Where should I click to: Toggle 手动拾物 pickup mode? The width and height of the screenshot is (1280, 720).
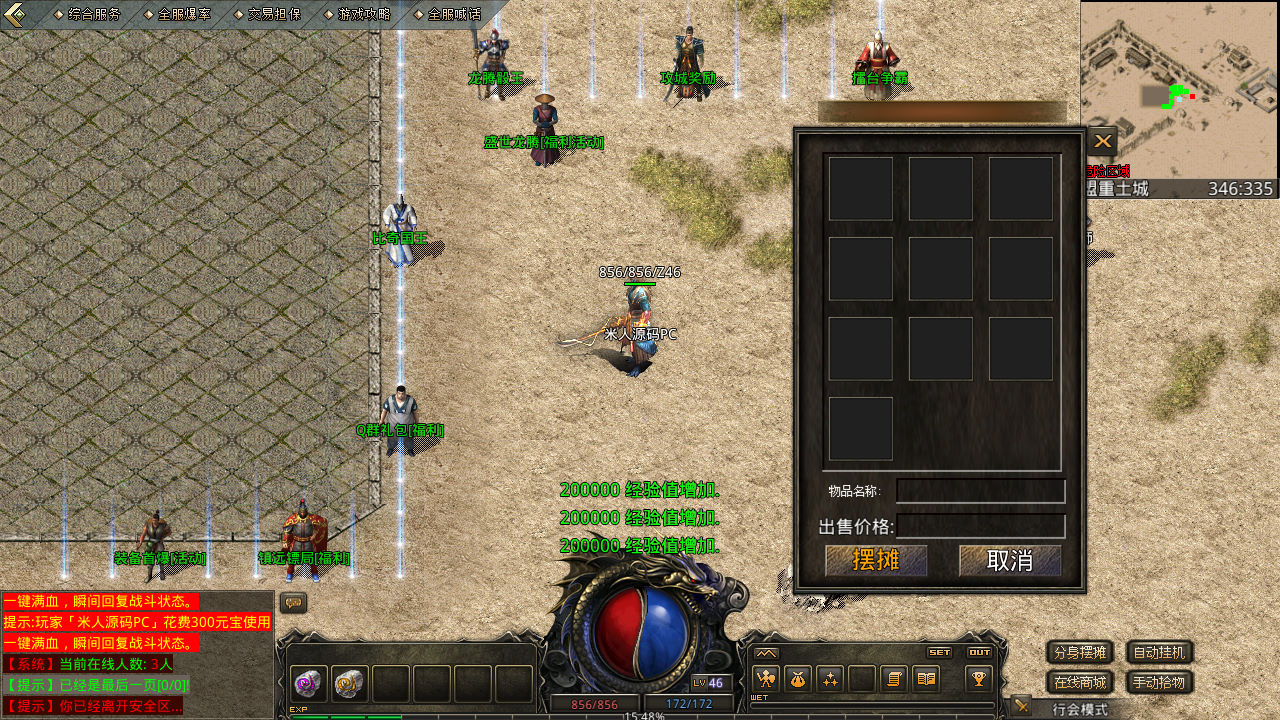tap(1160, 683)
